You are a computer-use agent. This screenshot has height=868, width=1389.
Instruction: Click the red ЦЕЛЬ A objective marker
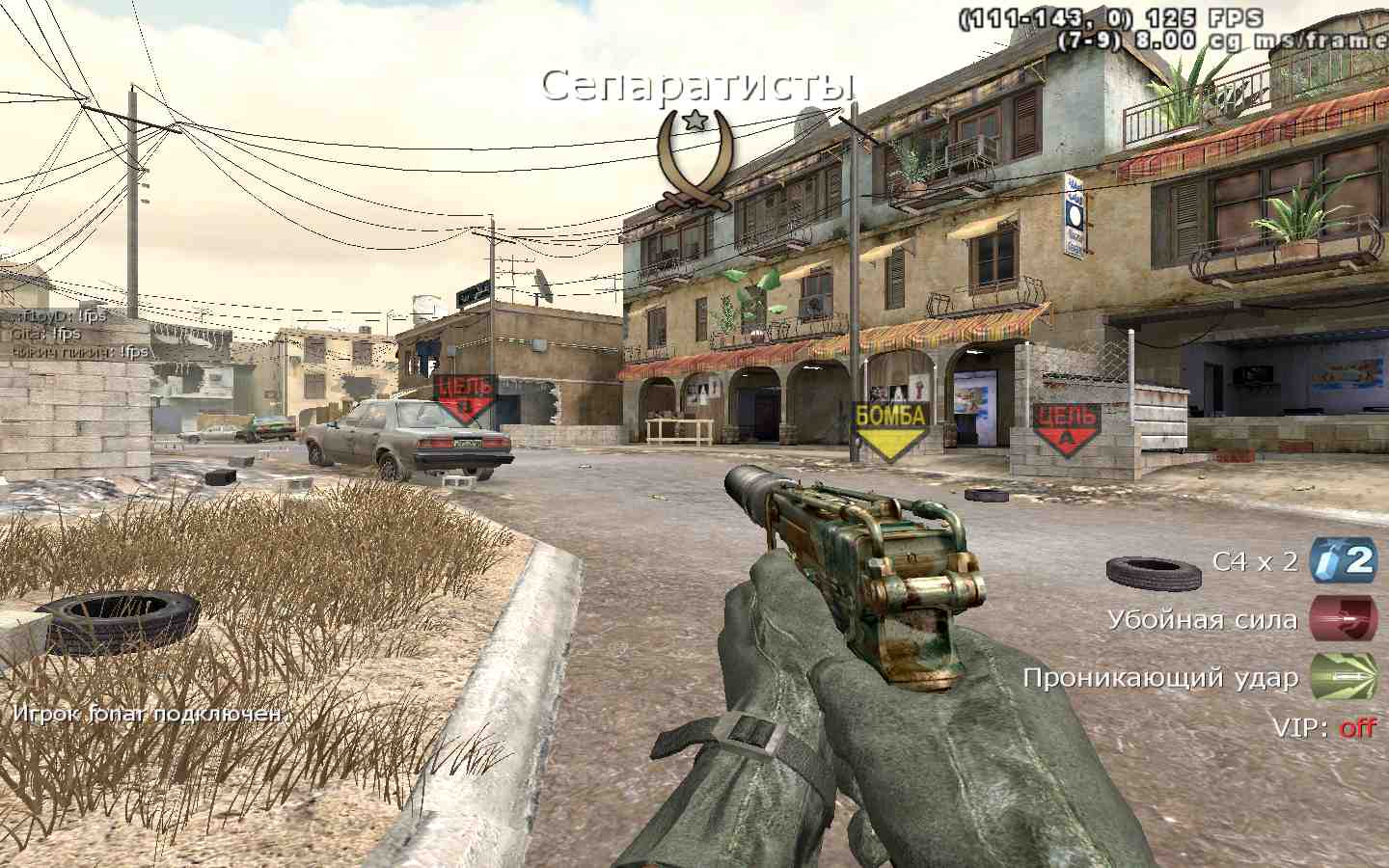click(x=1067, y=428)
